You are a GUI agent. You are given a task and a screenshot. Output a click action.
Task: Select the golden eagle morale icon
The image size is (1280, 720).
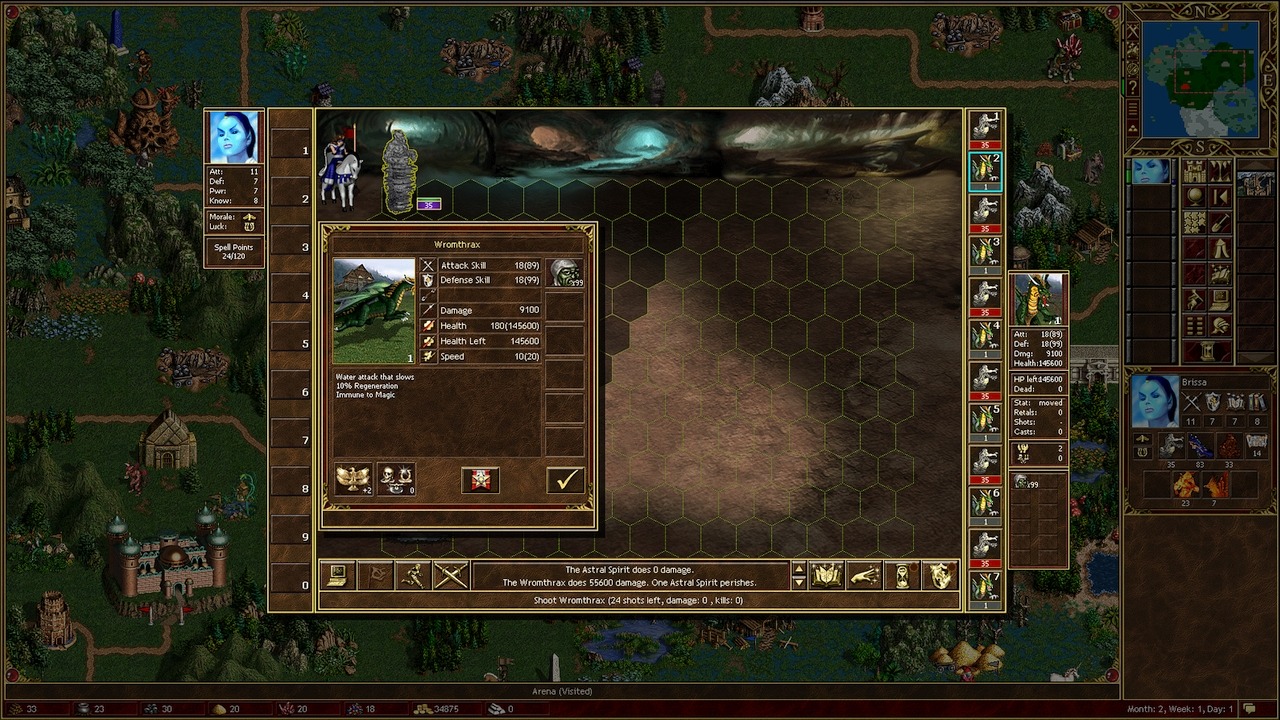352,479
